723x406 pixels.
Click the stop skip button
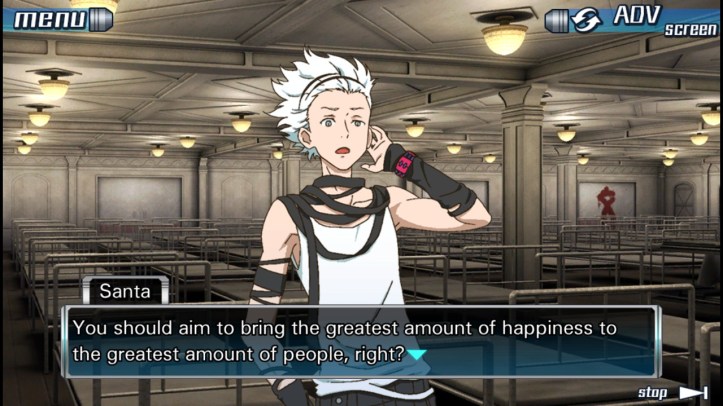(x=672, y=393)
